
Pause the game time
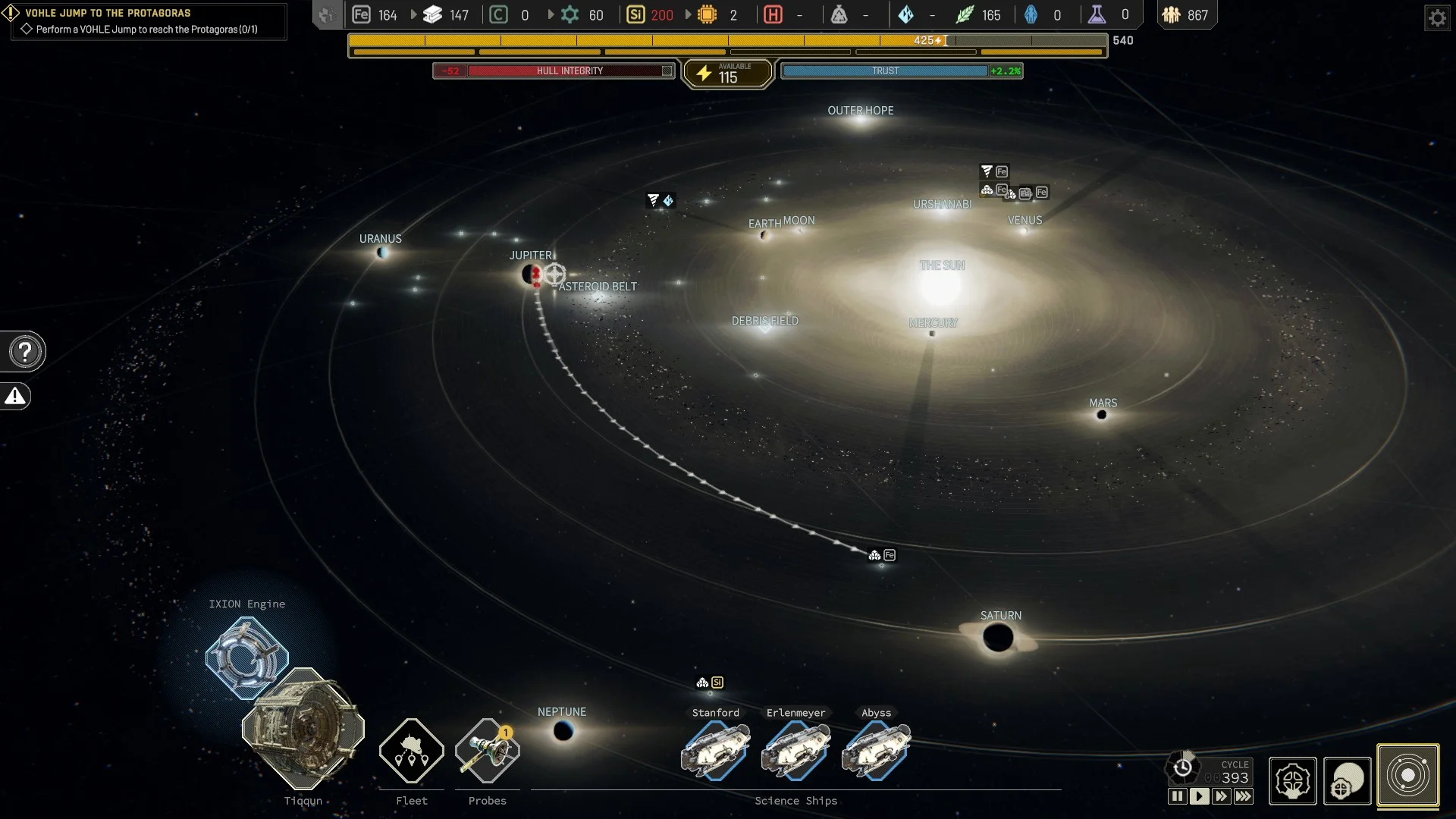point(1177,796)
